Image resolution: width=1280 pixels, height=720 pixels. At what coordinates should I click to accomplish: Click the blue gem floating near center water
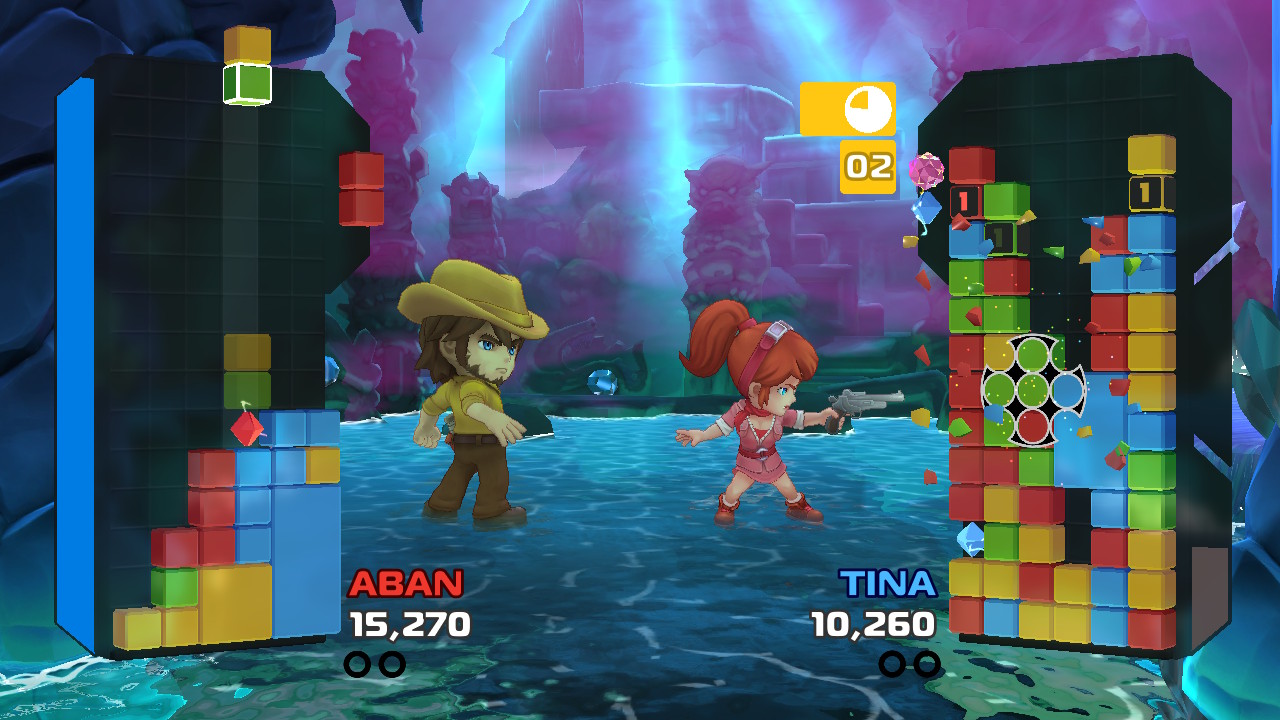tap(601, 381)
